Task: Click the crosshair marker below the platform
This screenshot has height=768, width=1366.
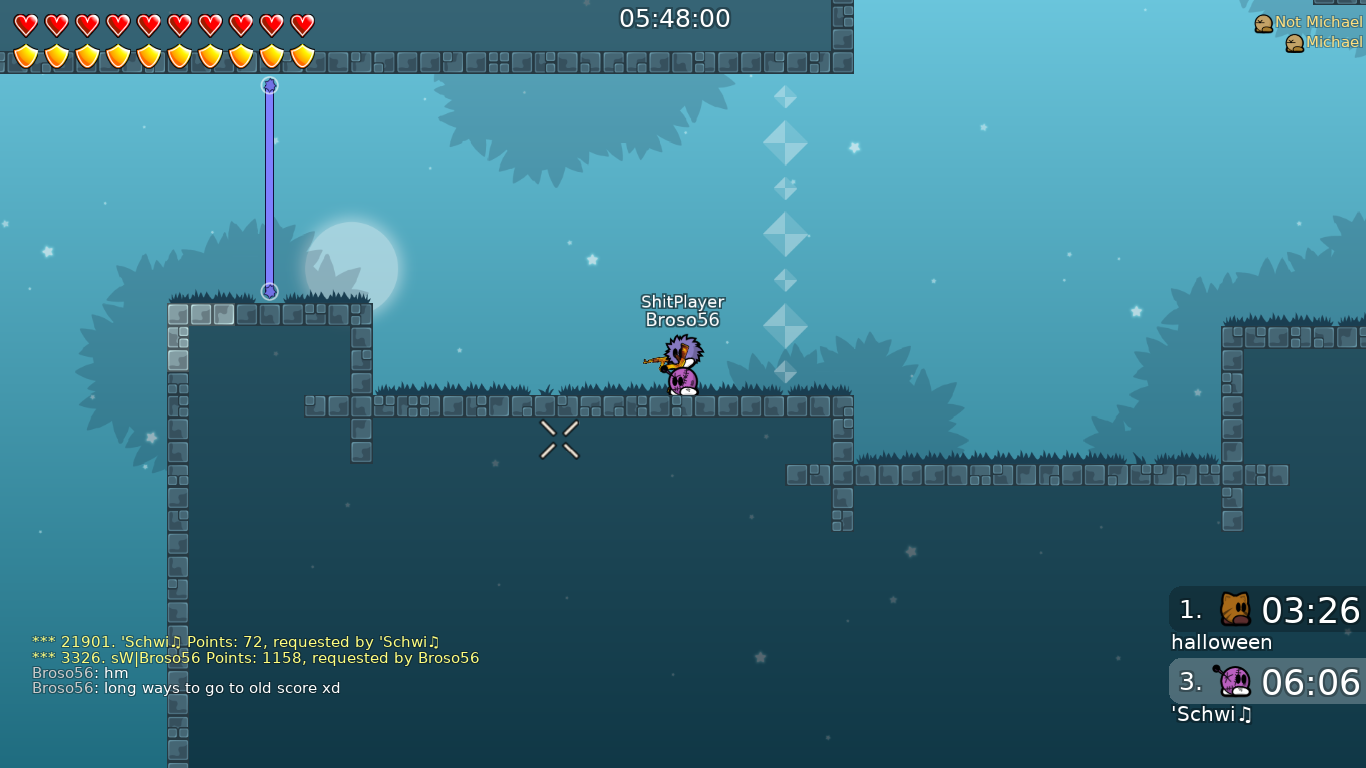Action: tap(557, 438)
